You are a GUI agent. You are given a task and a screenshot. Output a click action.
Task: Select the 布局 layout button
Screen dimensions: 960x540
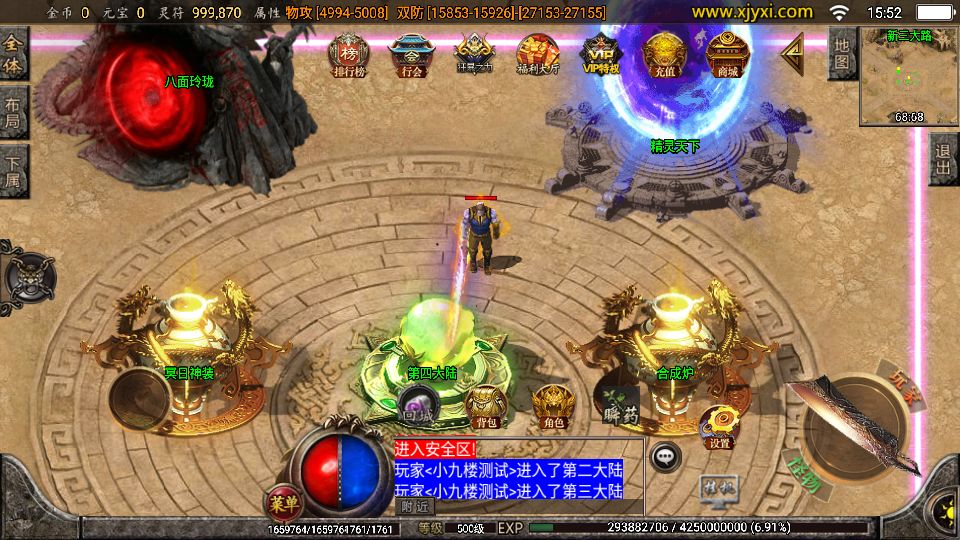pos(14,112)
